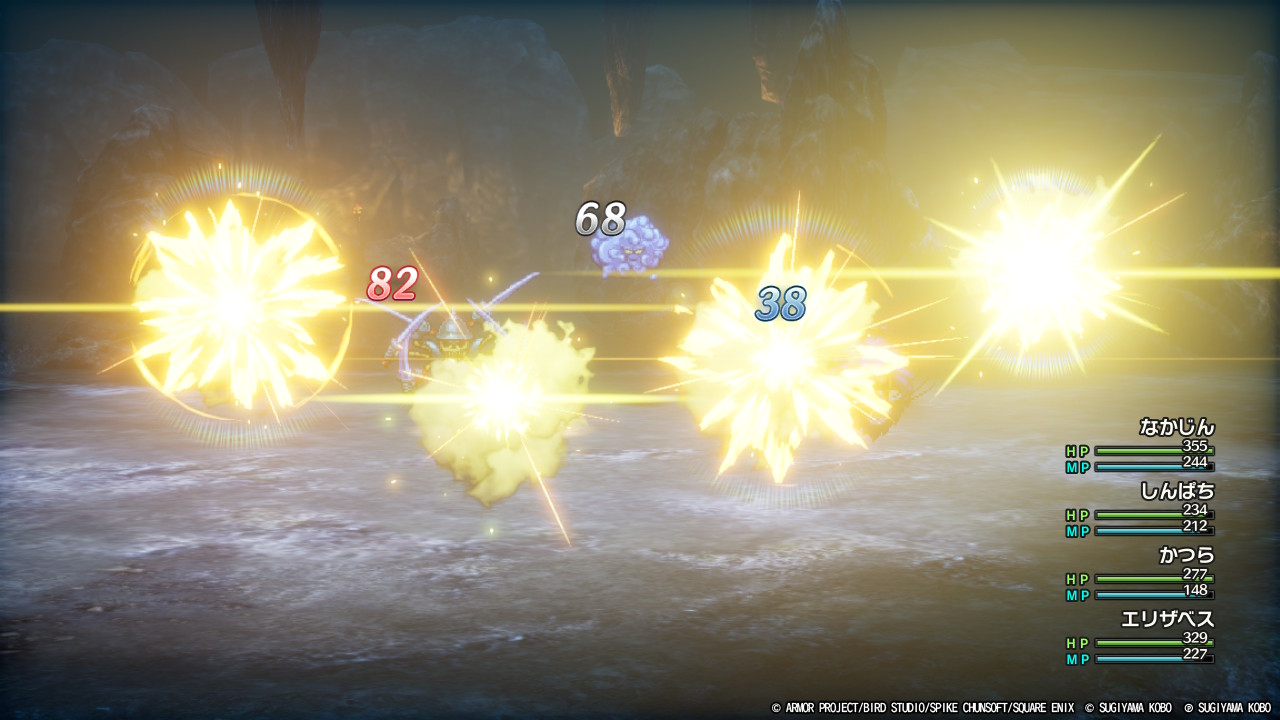This screenshot has width=1280, height=720.
Task: Select party member なかじん in the status panel
Action: pos(1177,428)
